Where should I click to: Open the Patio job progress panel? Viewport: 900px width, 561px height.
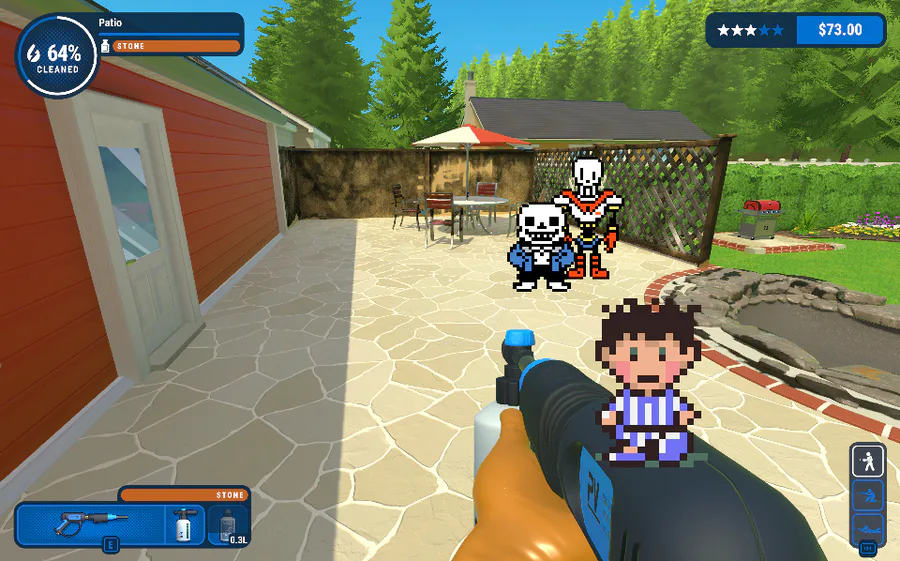point(170,34)
